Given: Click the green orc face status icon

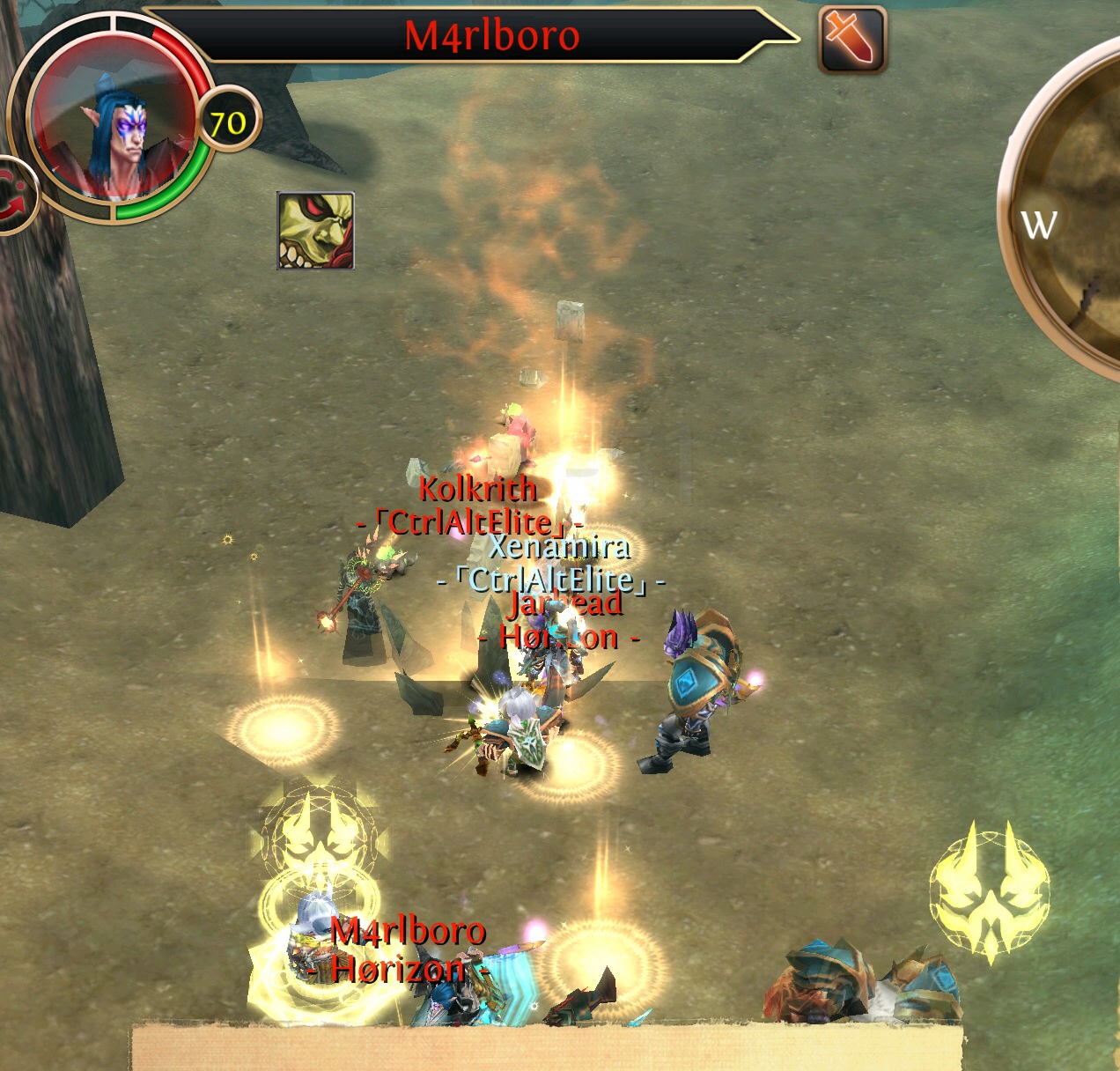Looking at the screenshot, I should click(x=315, y=231).
